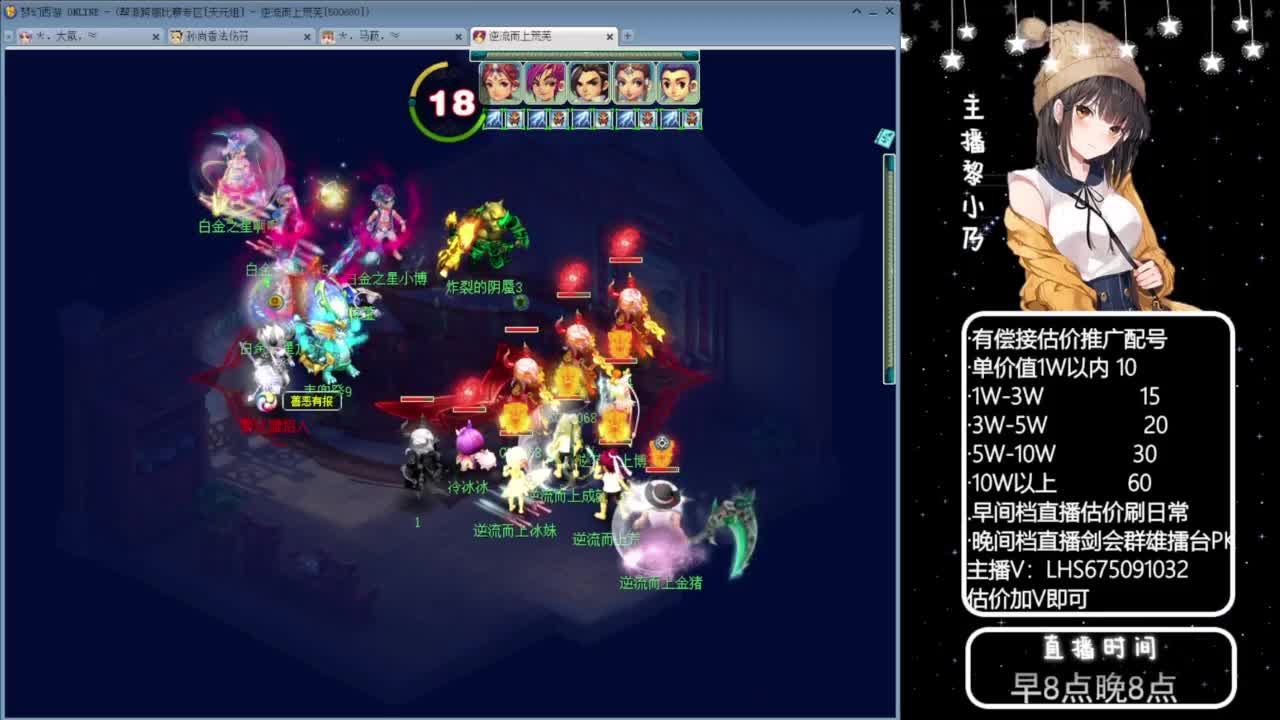Viewport: 1280px width, 720px height.
Task: Click the rightmost party member portrait
Action: [x=677, y=84]
